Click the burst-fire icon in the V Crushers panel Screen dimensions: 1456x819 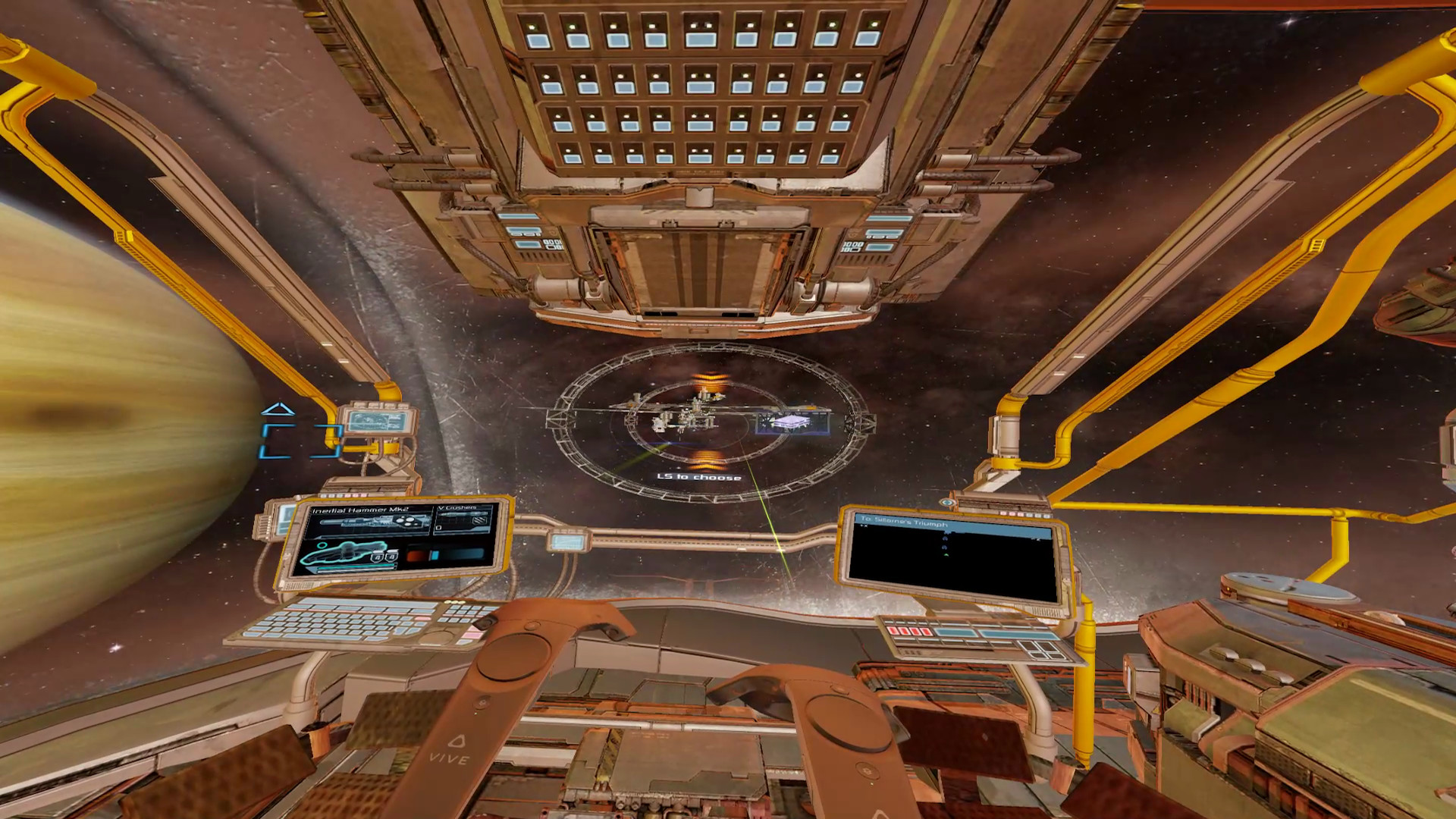coord(479,522)
